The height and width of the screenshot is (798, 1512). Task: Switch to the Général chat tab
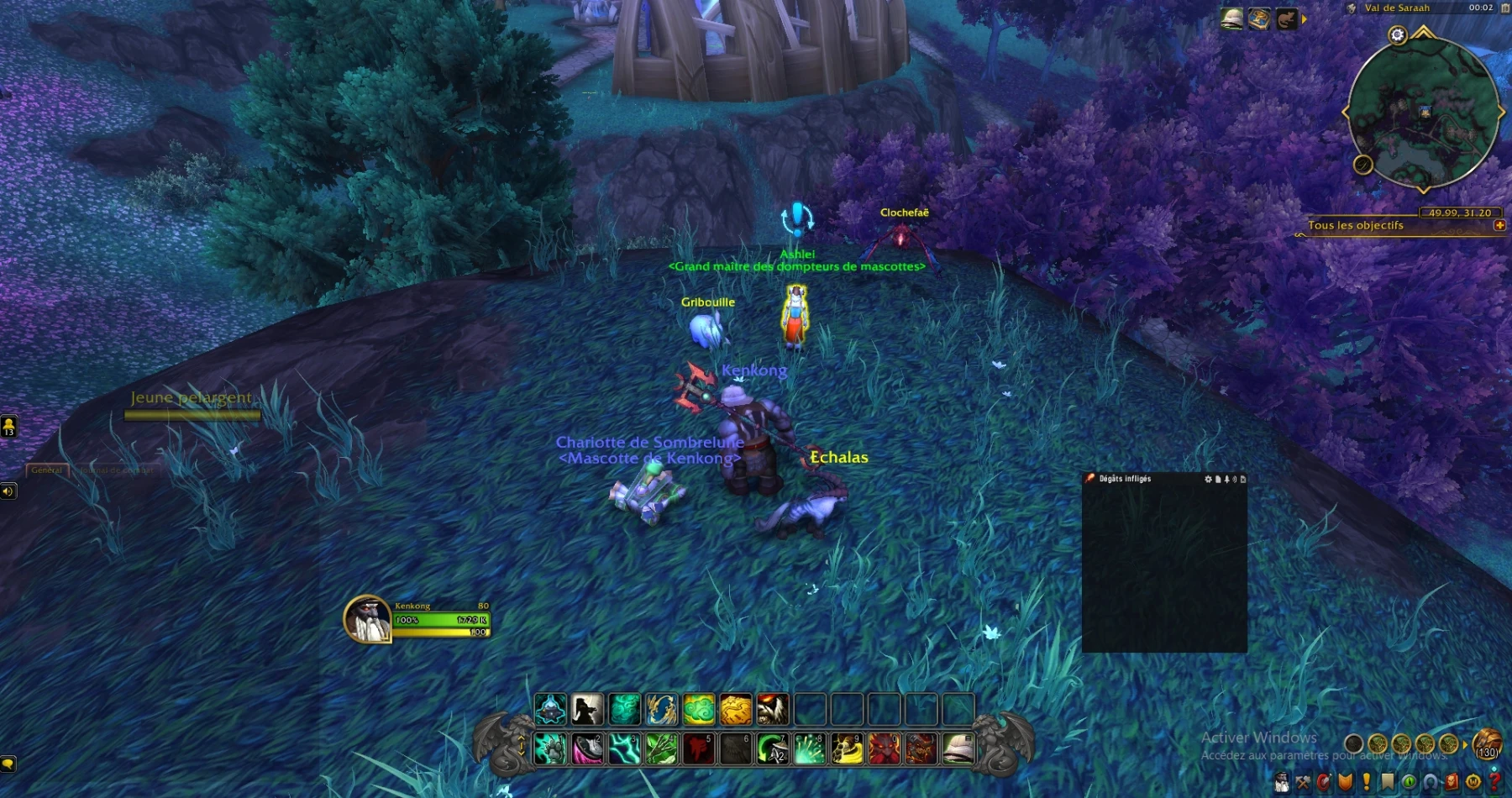[47, 470]
